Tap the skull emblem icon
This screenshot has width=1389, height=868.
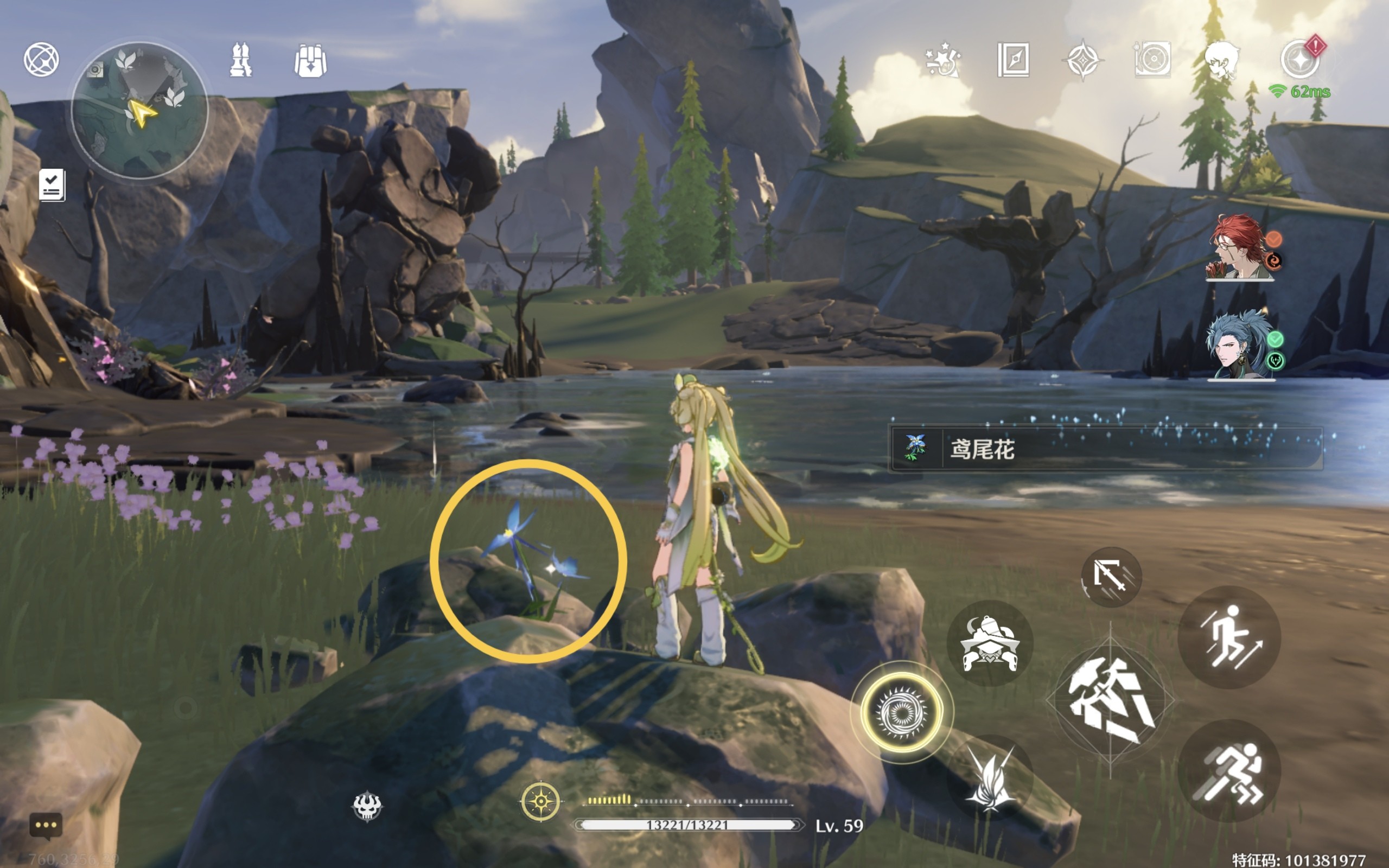pos(367,806)
